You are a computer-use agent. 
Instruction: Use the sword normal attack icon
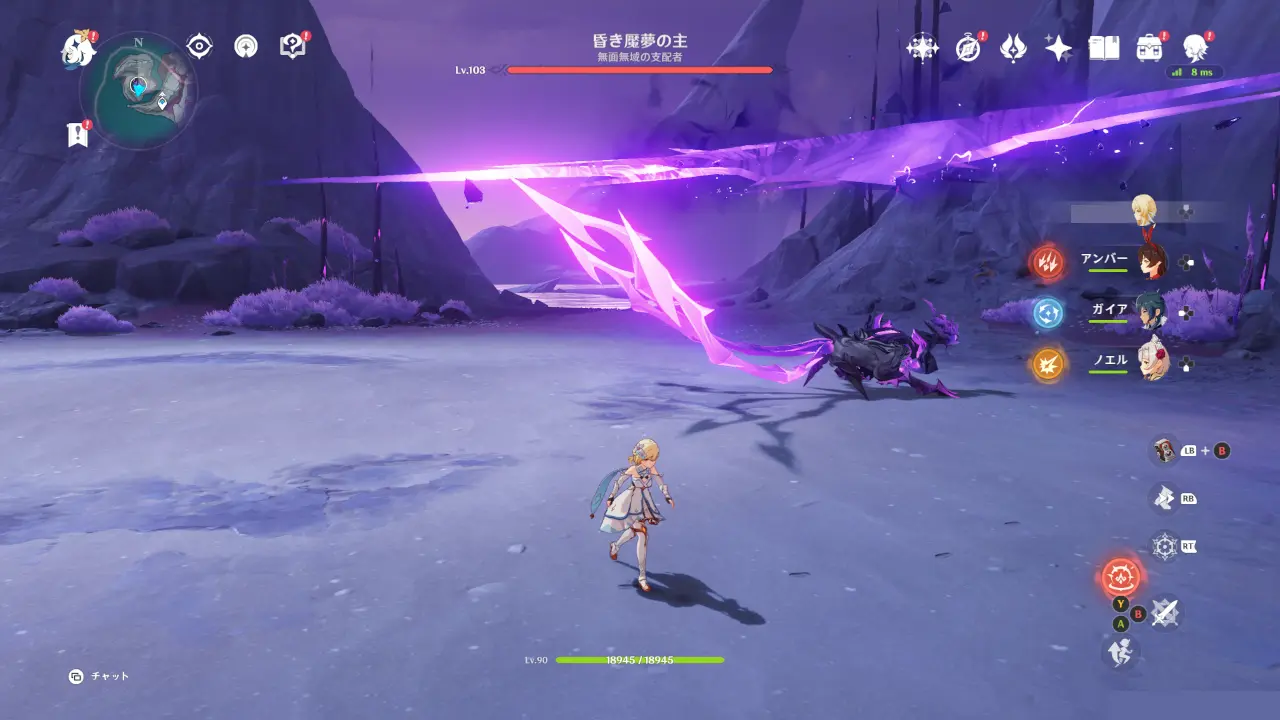point(1163,612)
